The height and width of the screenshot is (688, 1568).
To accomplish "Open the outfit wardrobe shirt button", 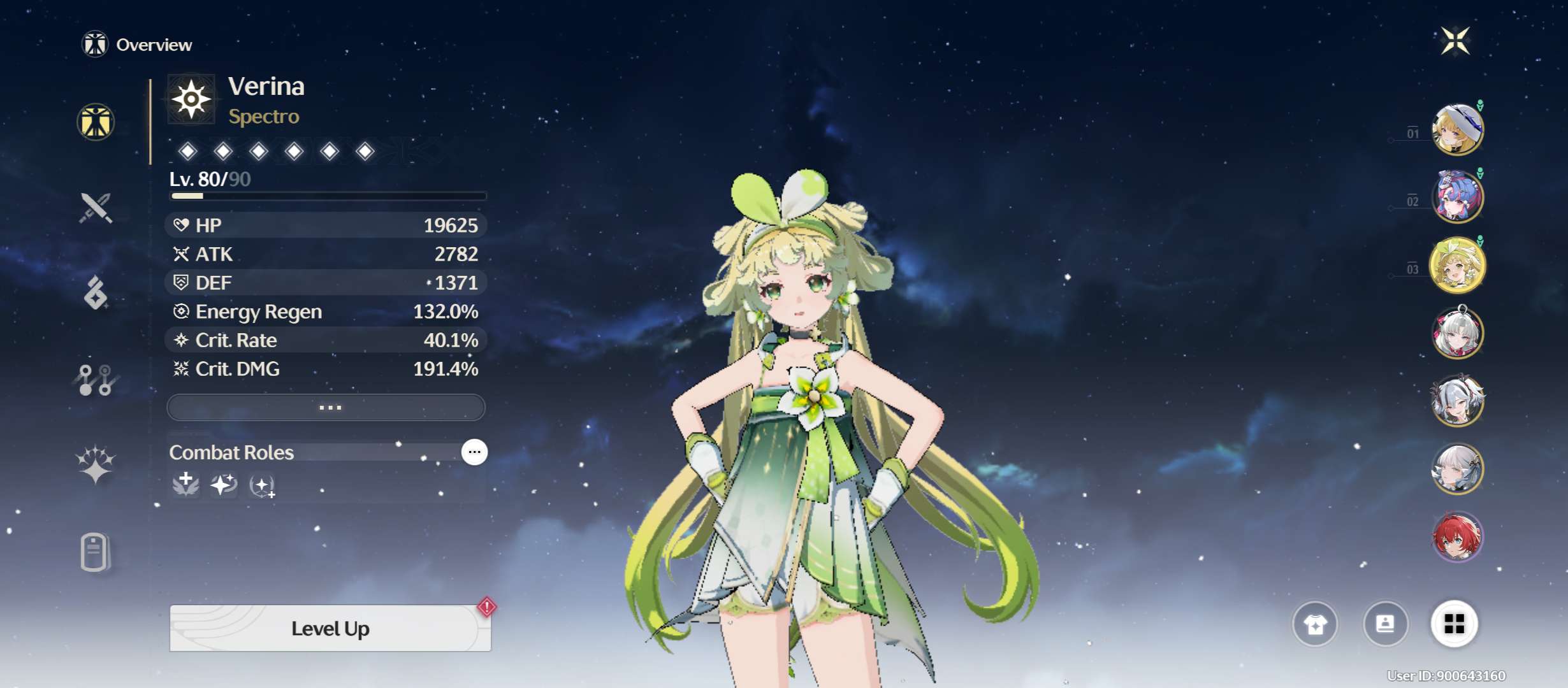I will coord(1315,624).
